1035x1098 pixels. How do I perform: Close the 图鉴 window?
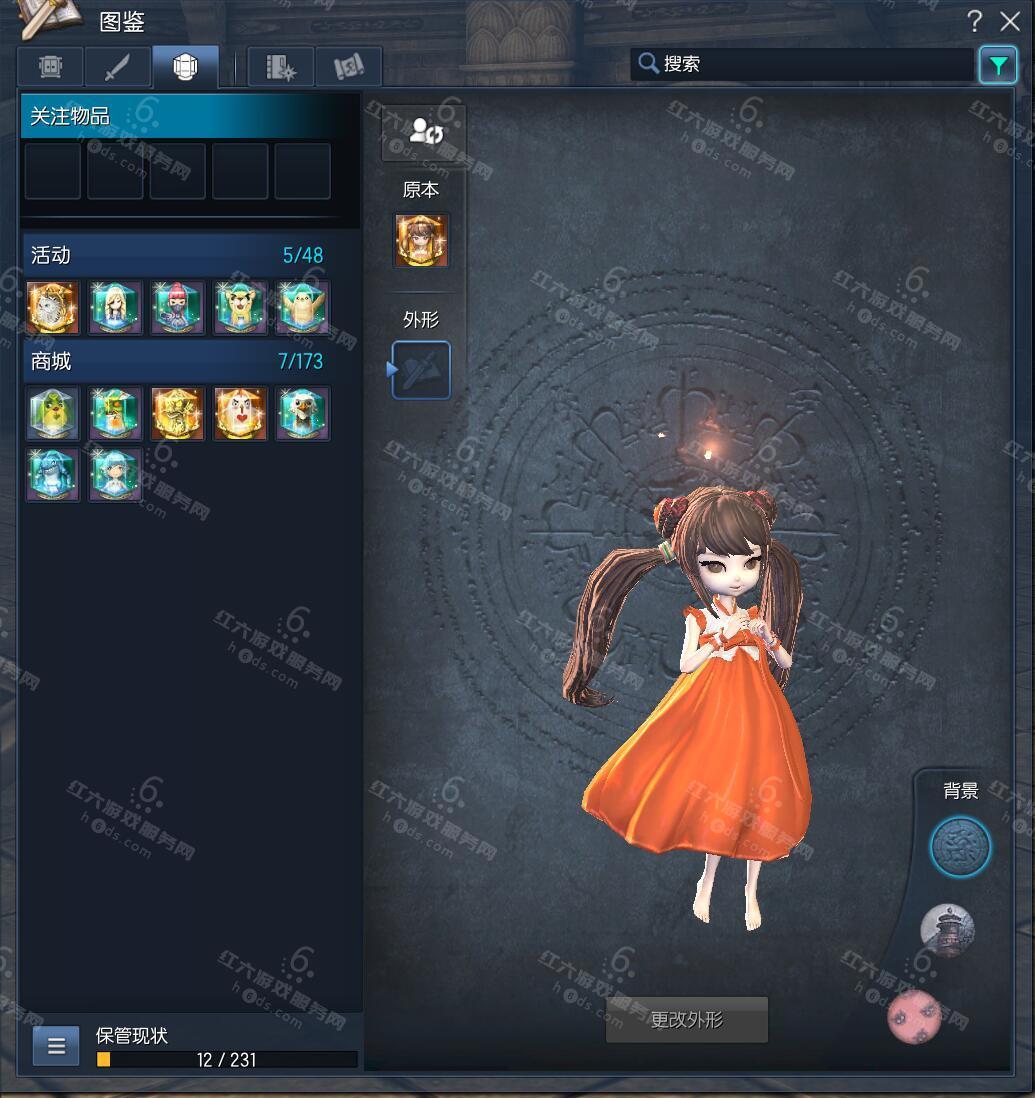point(1010,21)
